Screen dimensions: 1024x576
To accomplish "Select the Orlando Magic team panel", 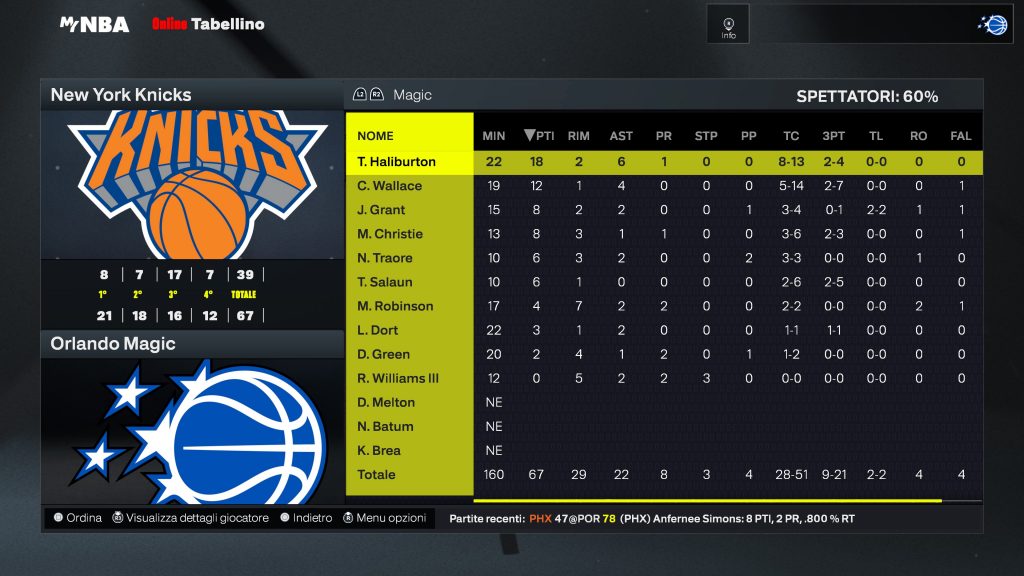I will point(191,344).
